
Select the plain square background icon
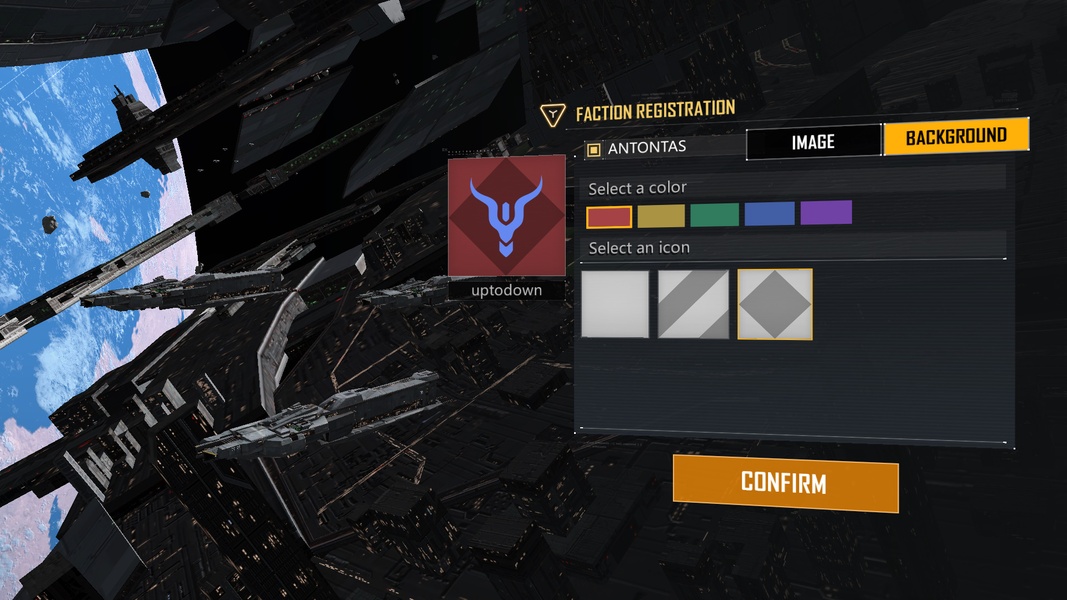point(615,304)
